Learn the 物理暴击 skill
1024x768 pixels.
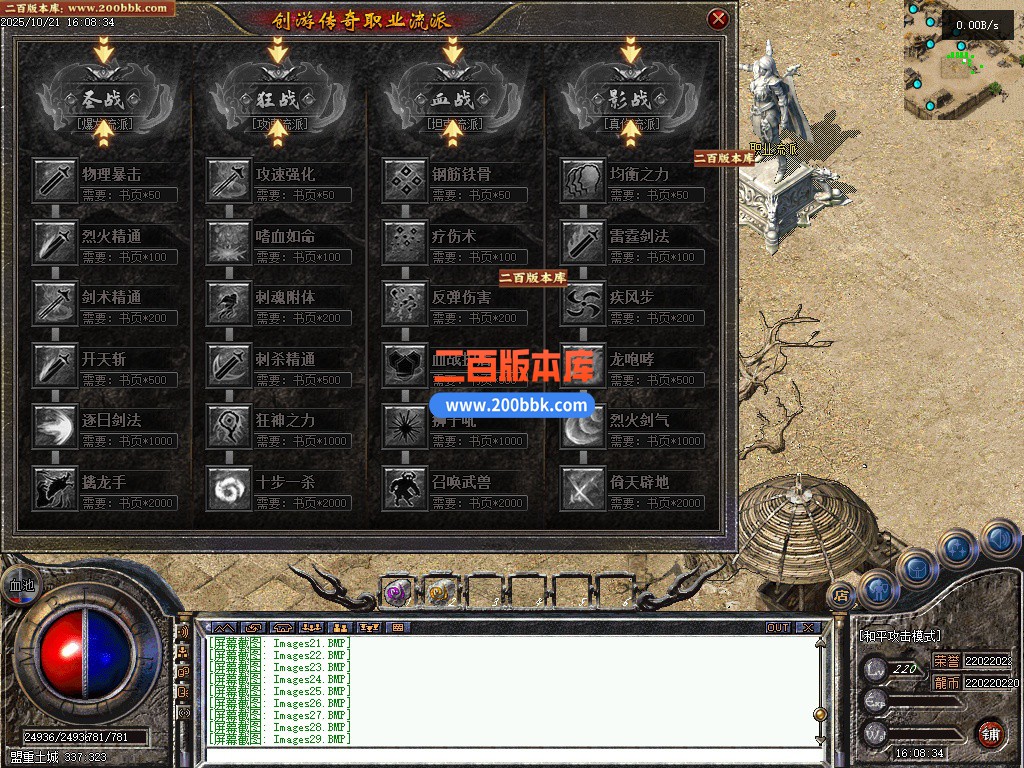coord(54,181)
